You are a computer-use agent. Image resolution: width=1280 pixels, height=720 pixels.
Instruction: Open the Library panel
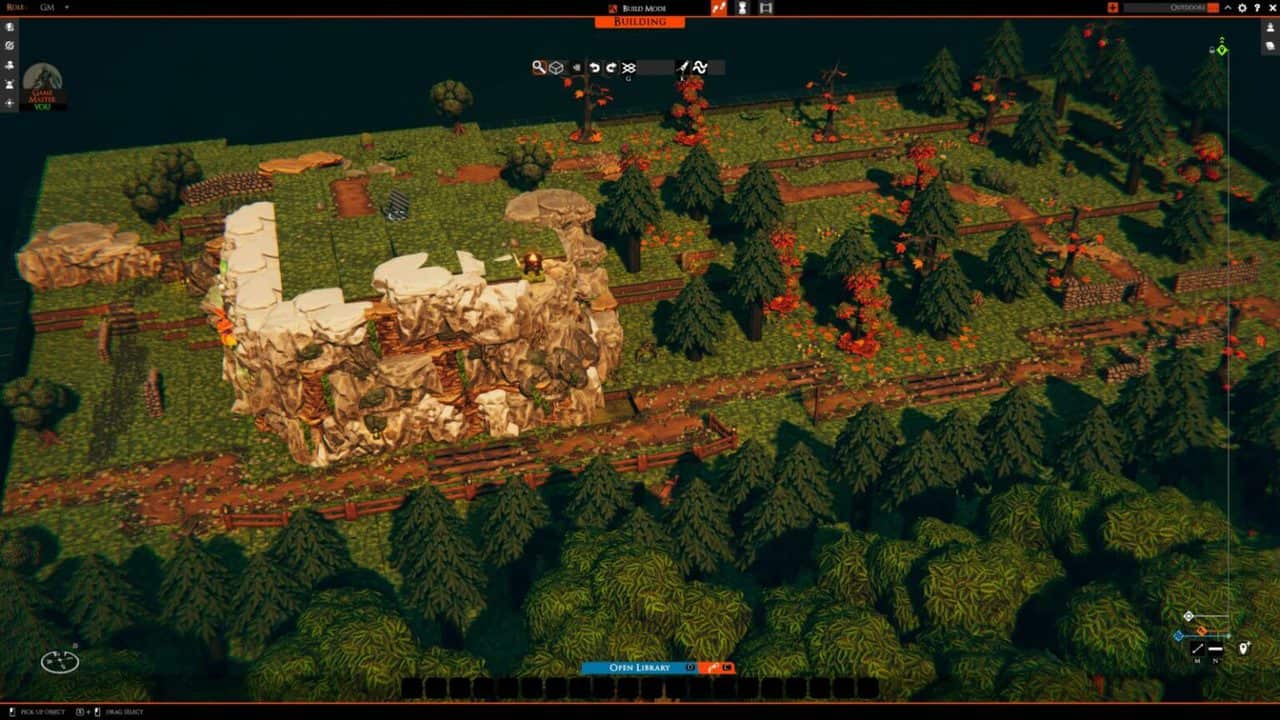(x=638, y=667)
